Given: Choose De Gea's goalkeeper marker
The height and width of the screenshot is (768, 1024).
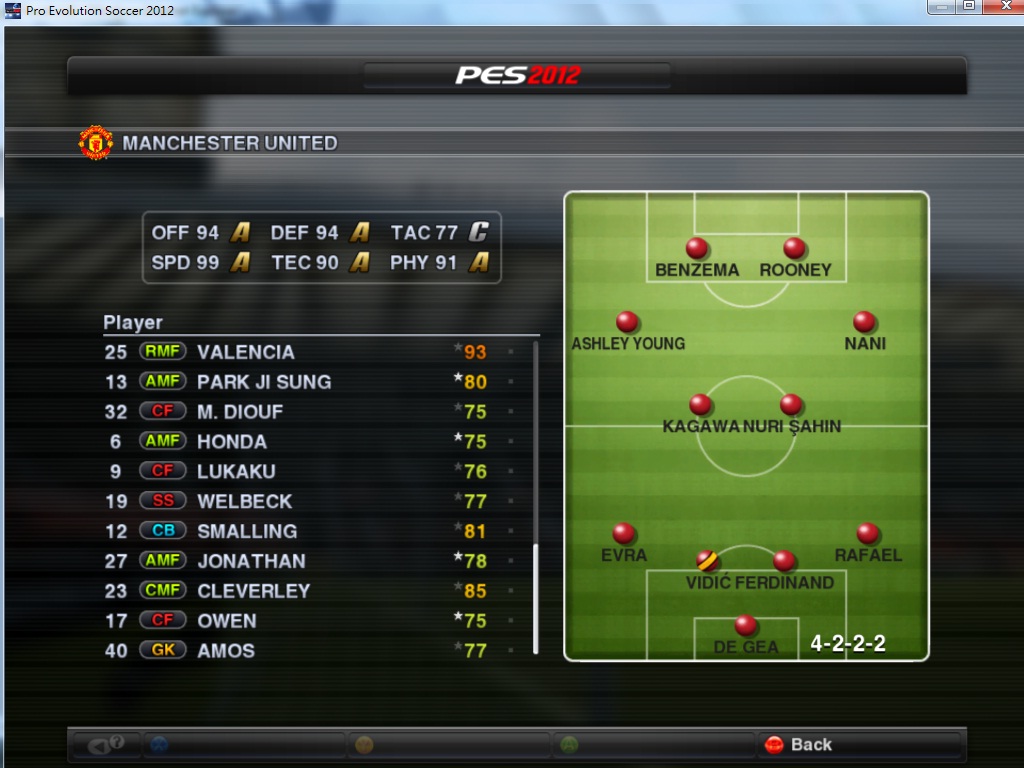Looking at the screenshot, I should (746, 626).
